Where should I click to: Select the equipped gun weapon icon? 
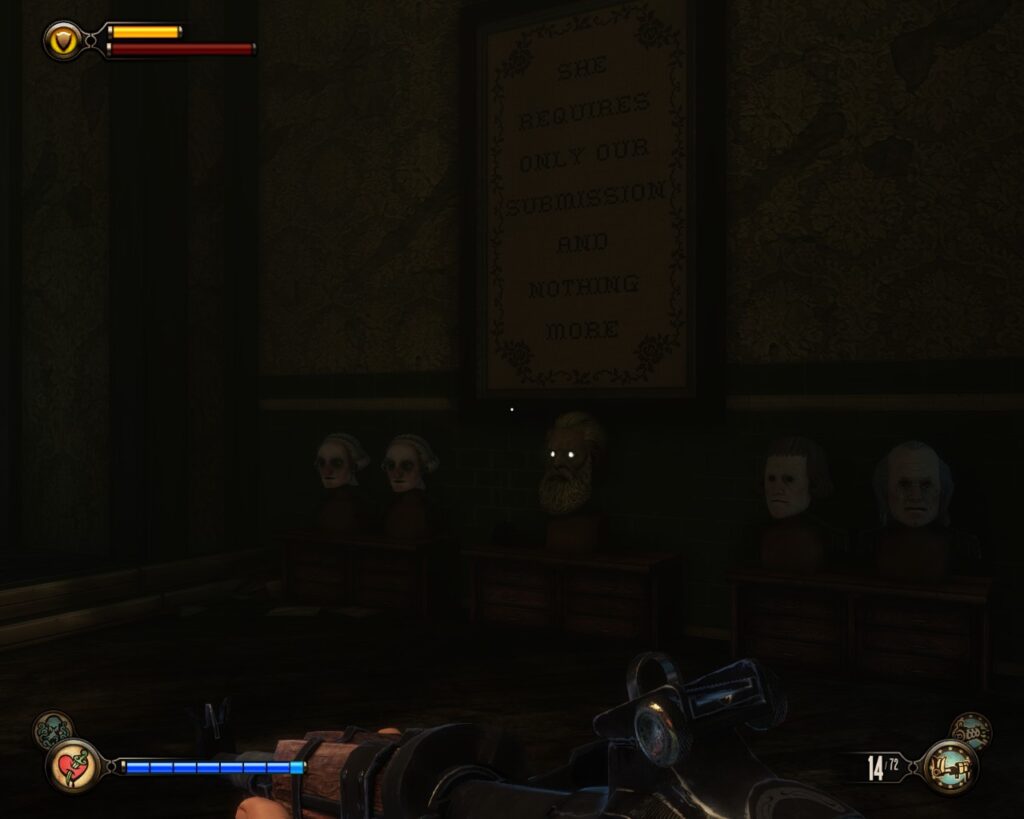(x=949, y=767)
